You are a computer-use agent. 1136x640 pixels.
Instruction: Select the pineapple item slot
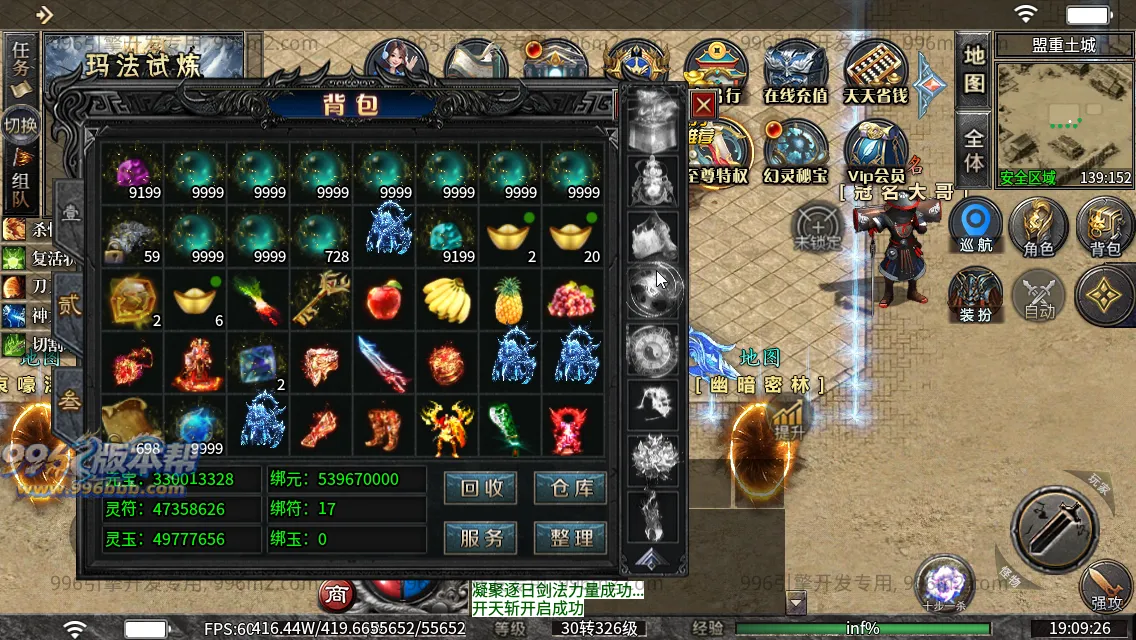click(x=510, y=298)
